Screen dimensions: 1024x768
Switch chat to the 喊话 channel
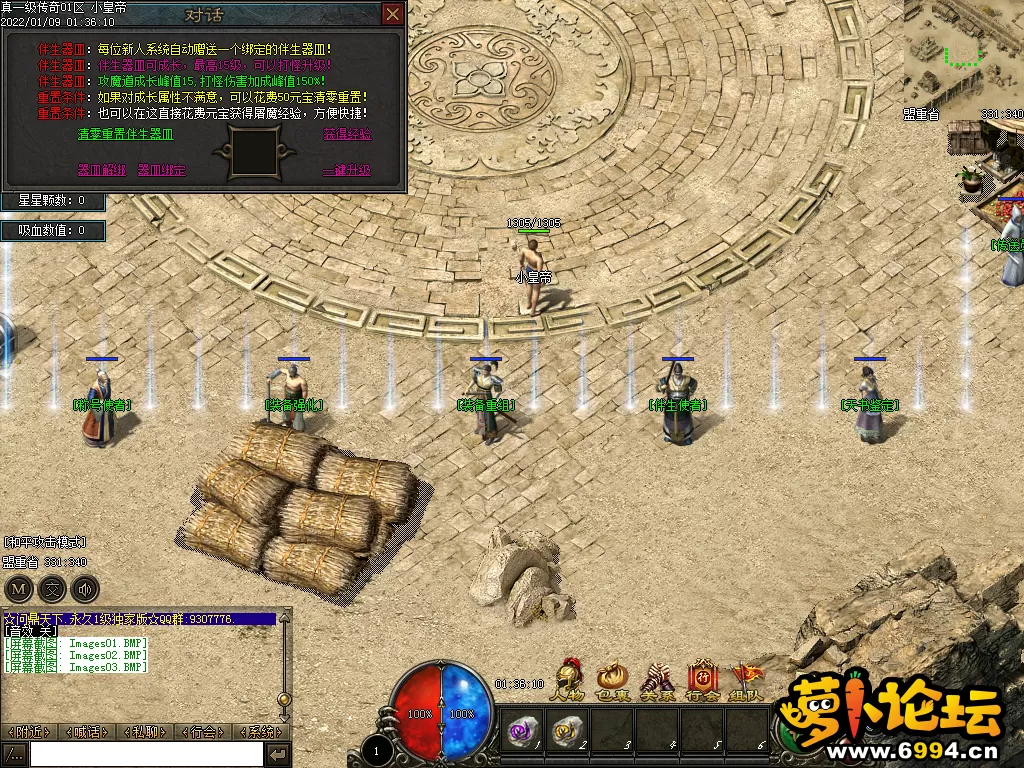tap(88, 732)
